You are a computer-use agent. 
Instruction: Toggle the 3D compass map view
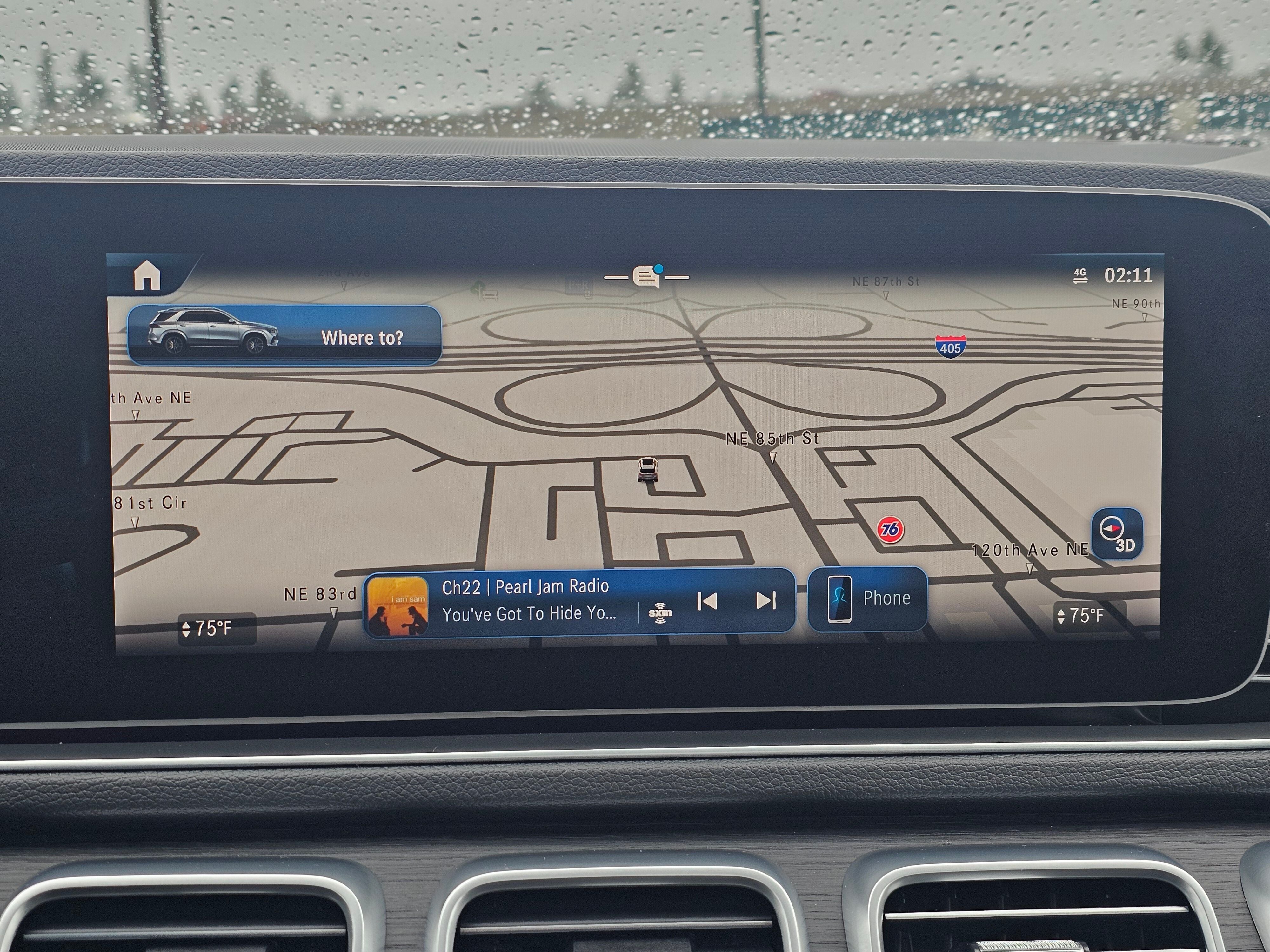(x=1117, y=533)
